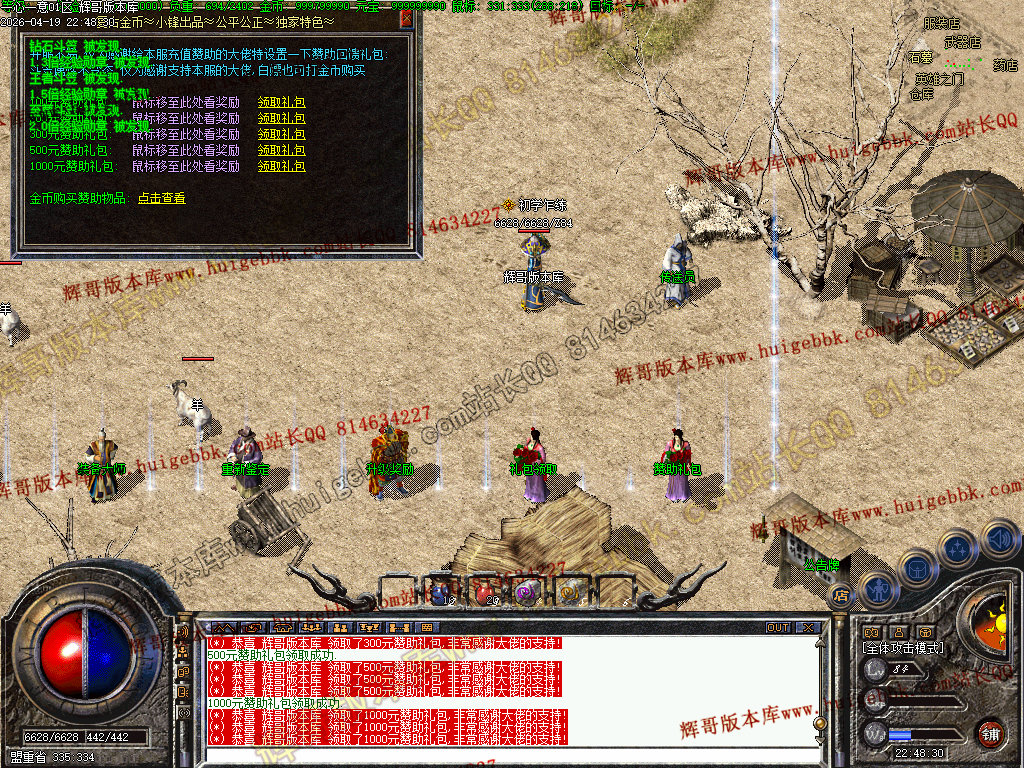Switch the 全体攻击模式 attack mode label
Image resolution: width=1024 pixels, height=768 pixels.
(902, 648)
